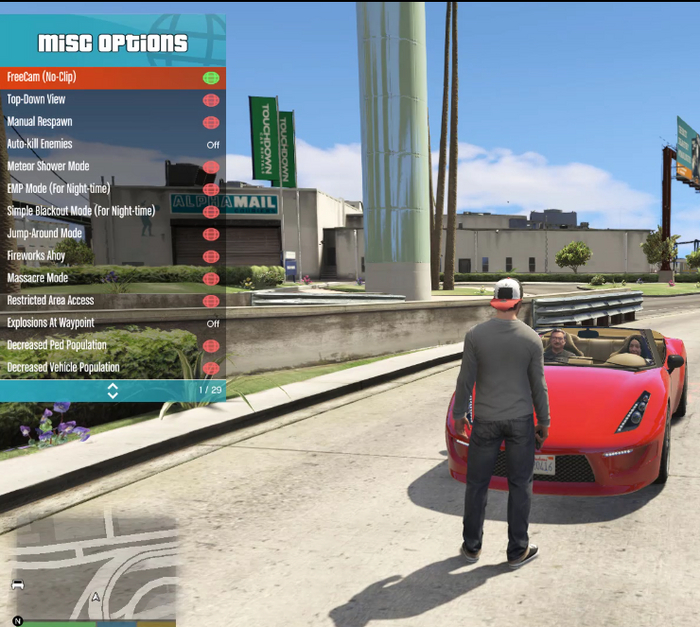Toggle Restricted Area Access

[112, 300]
